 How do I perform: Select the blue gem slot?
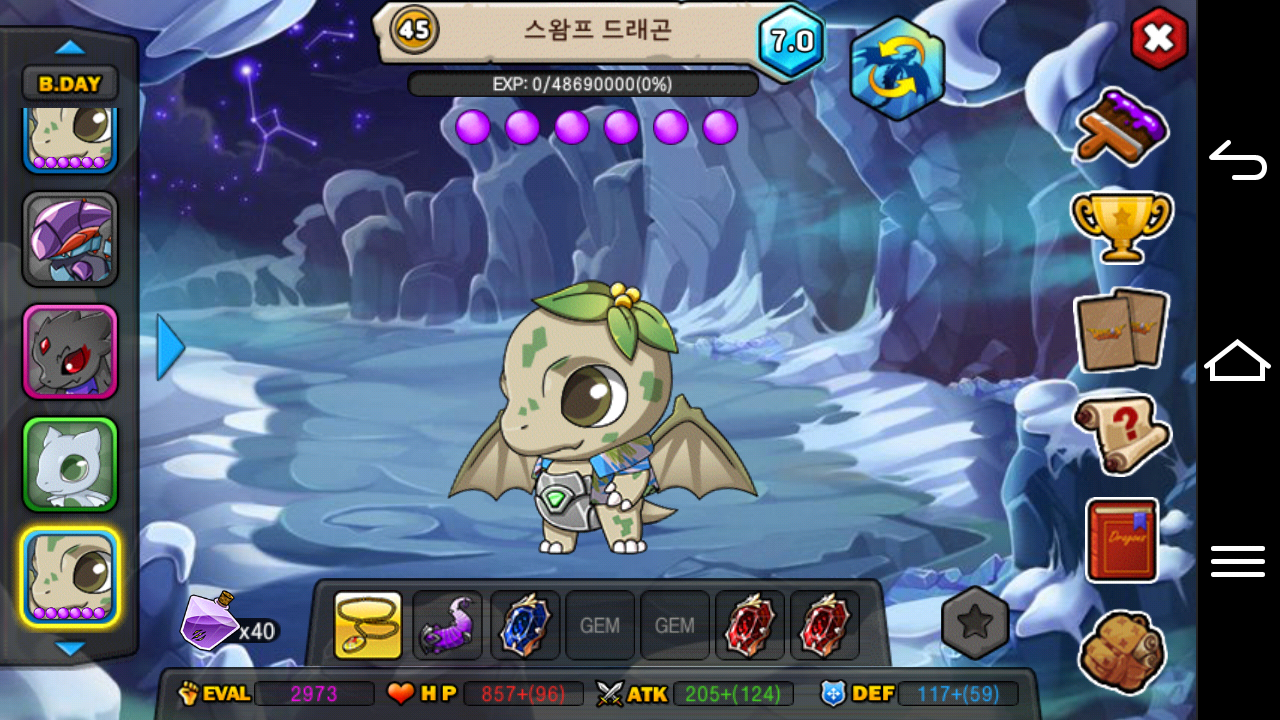coord(525,626)
